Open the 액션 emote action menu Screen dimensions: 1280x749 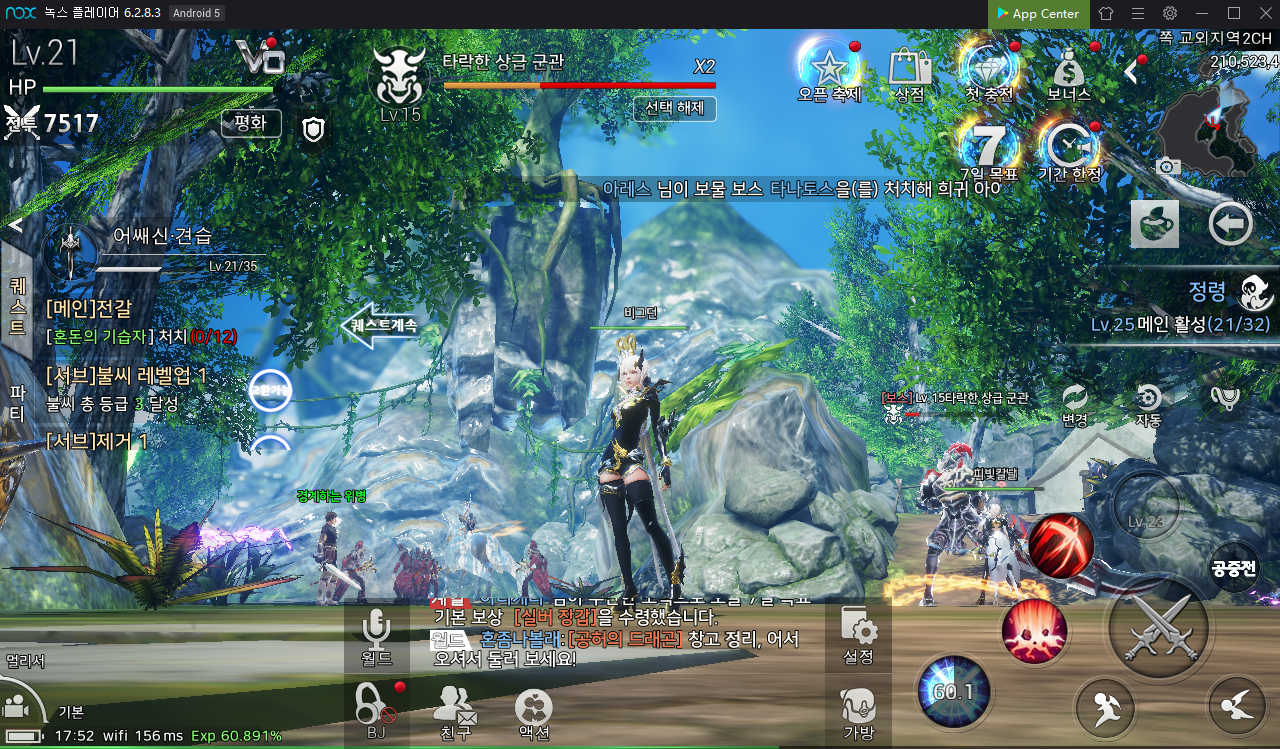533,715
